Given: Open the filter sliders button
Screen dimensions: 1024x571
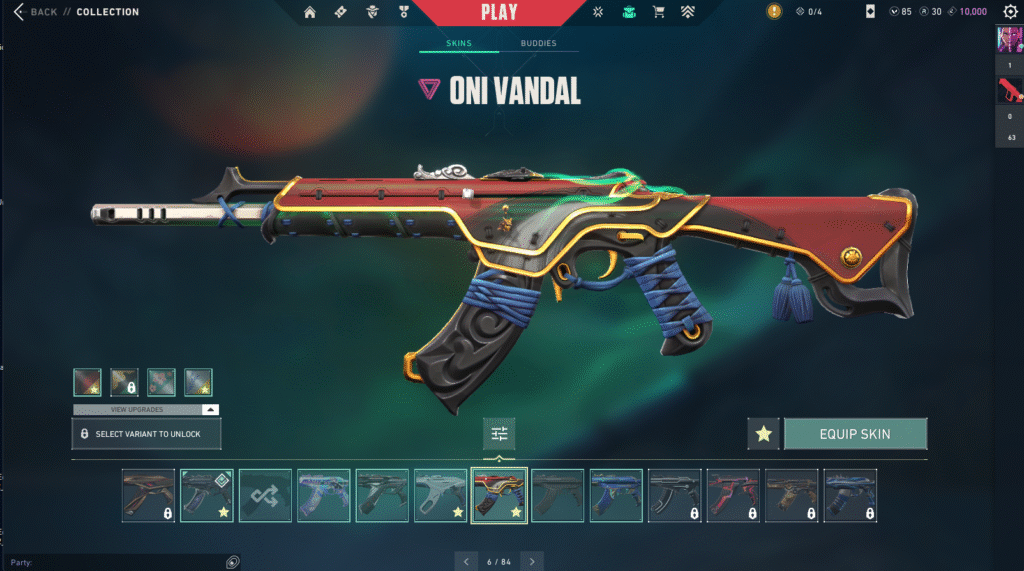Looking at the screenshot, I should click(x=499, y=434).
